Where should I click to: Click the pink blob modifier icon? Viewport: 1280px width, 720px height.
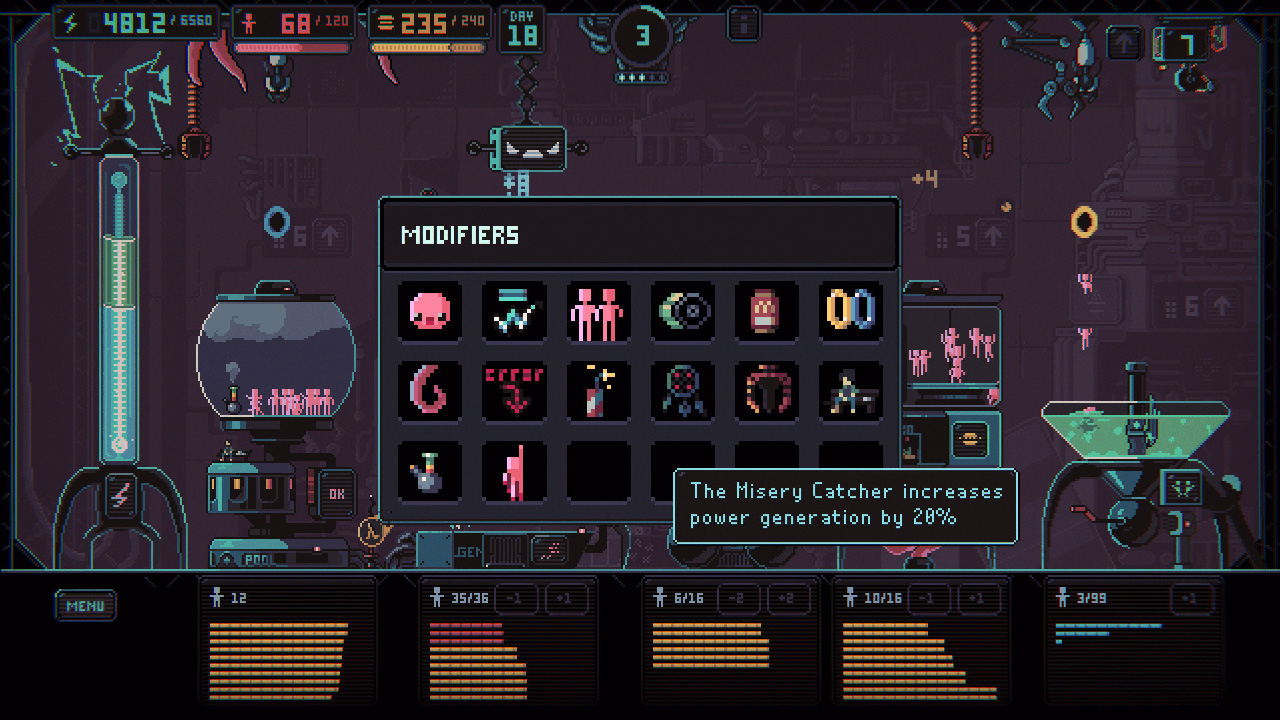[430, 311]
